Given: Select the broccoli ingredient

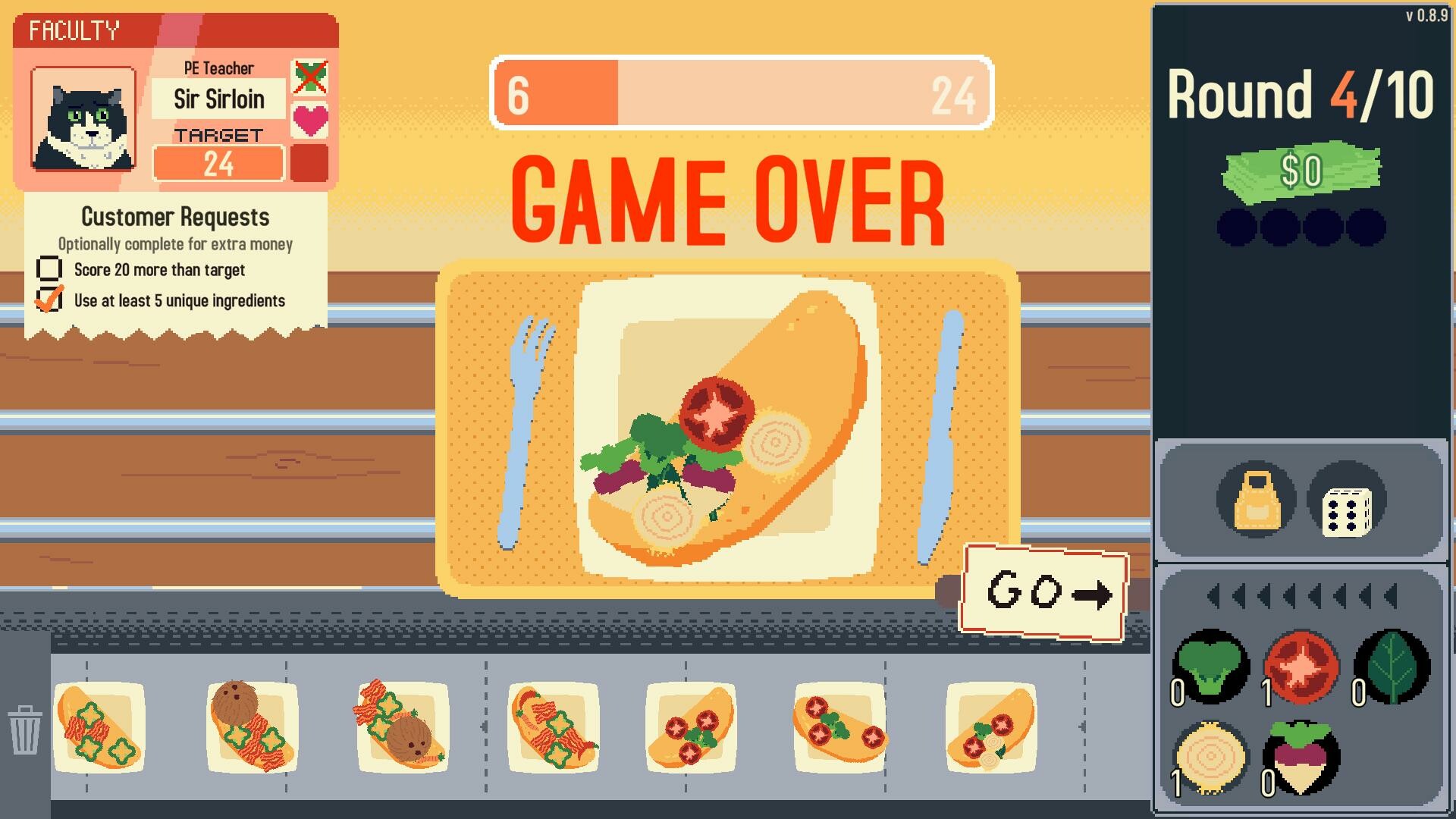Looking at the screenshot, I should pos(1211,668).
